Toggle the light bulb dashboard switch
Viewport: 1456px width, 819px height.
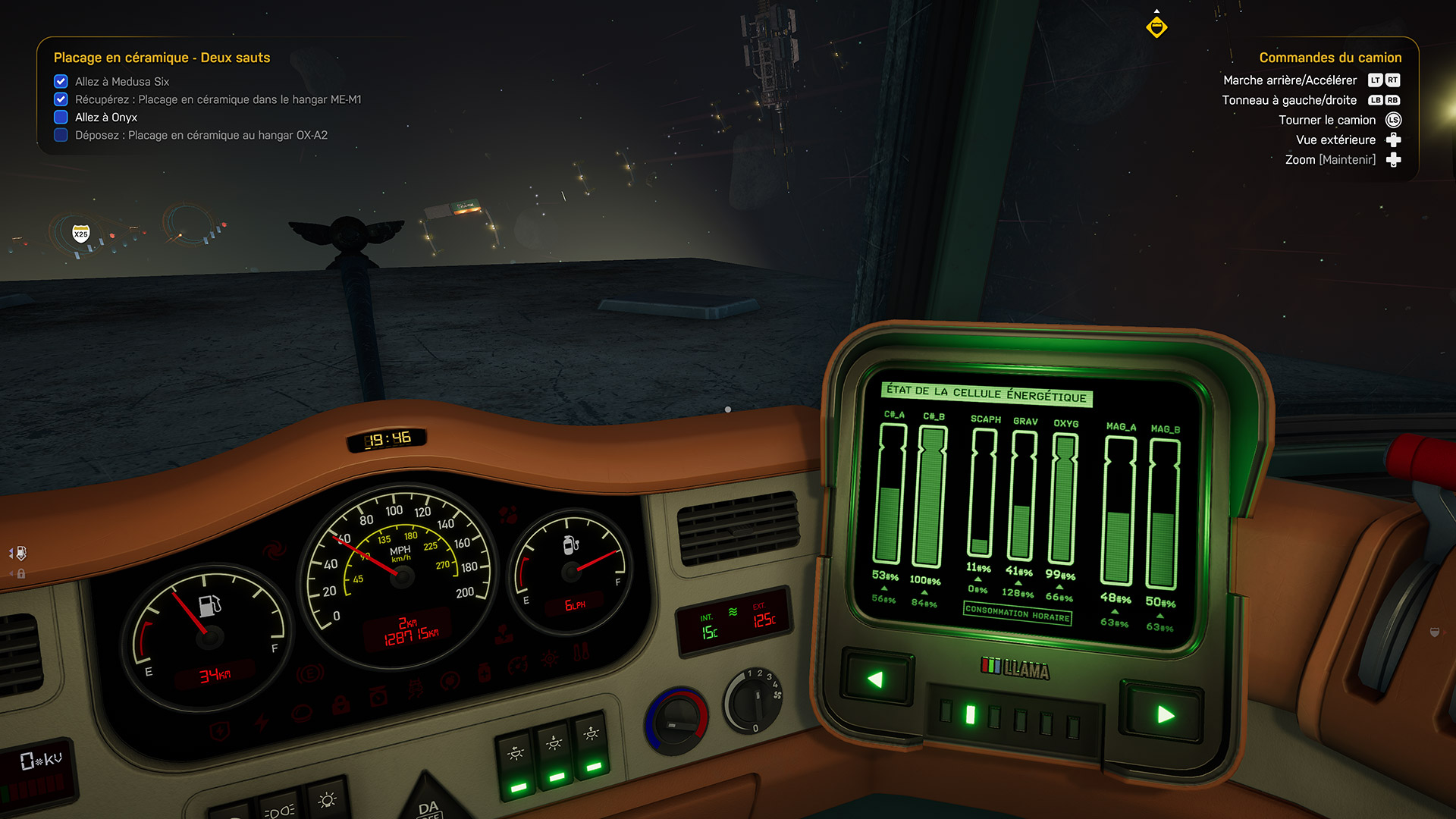click(328, 800)
